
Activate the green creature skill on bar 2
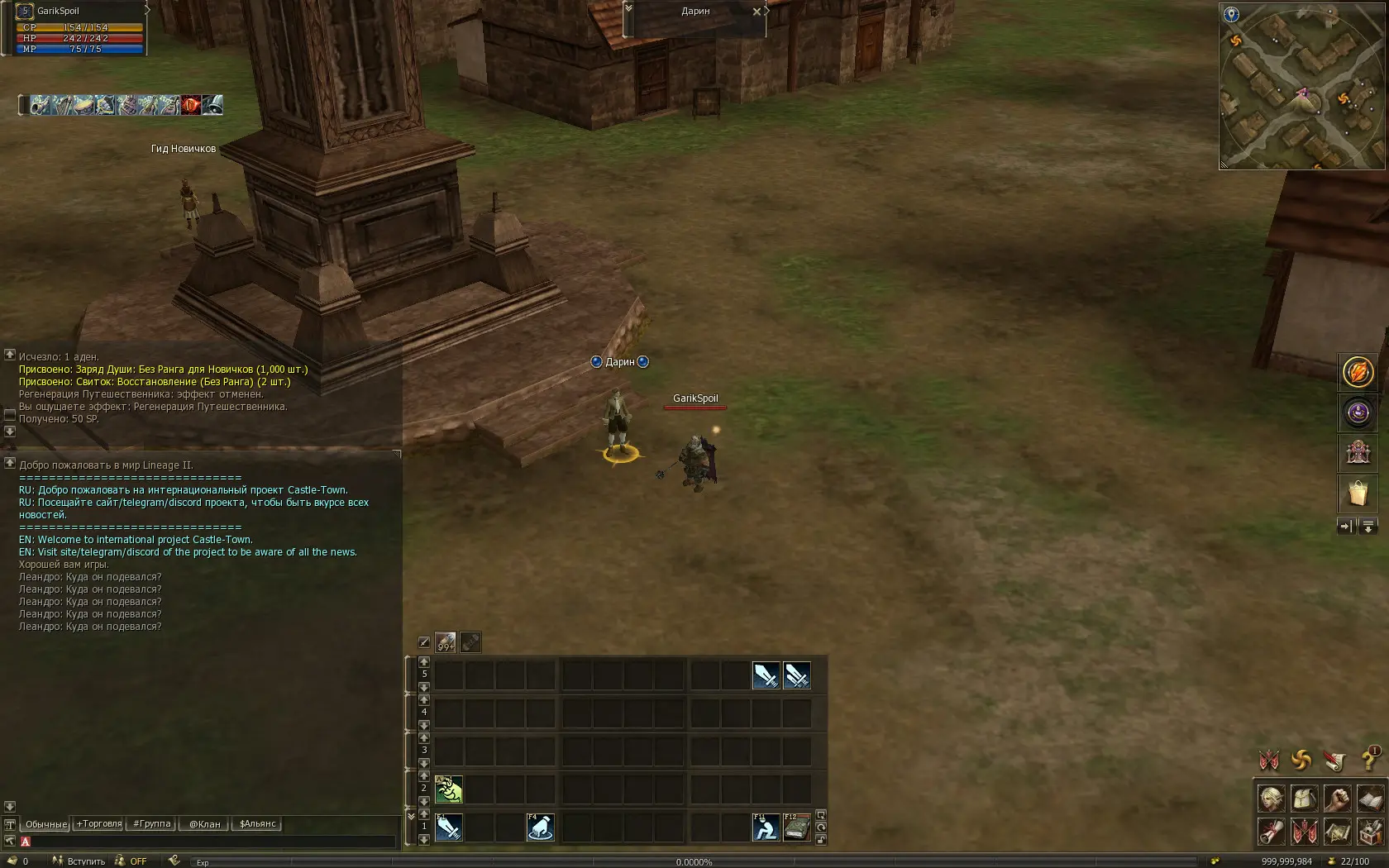click(x=449, y=789)
